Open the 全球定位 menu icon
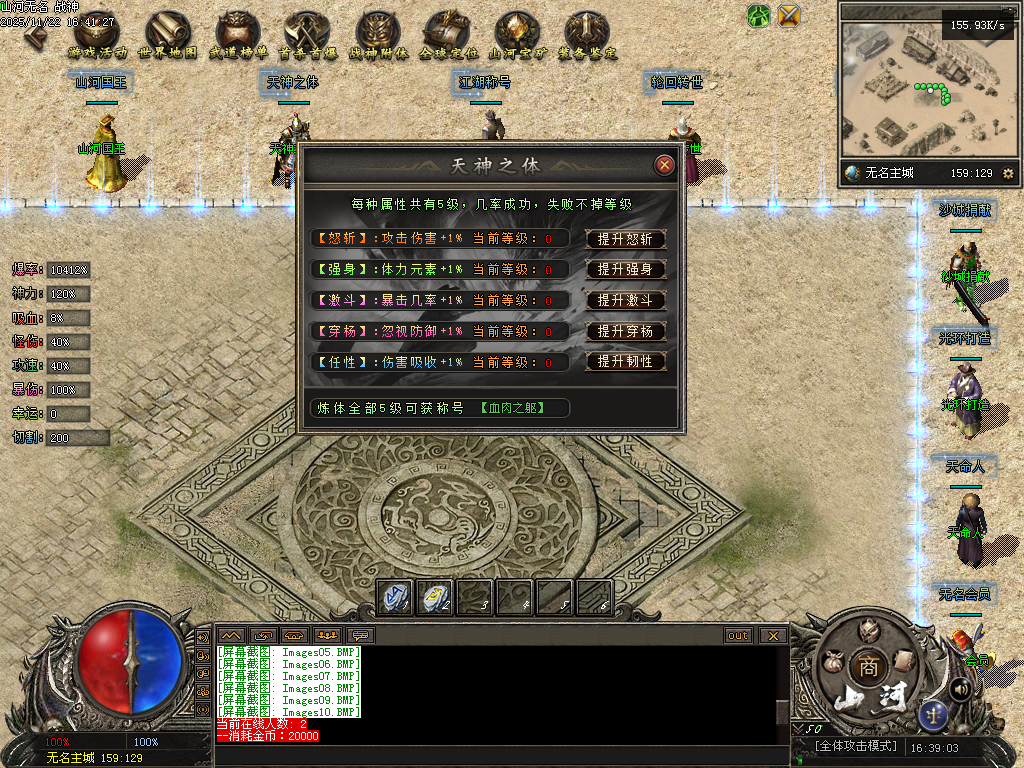The image size is (1024, 768). pos(447,36)
